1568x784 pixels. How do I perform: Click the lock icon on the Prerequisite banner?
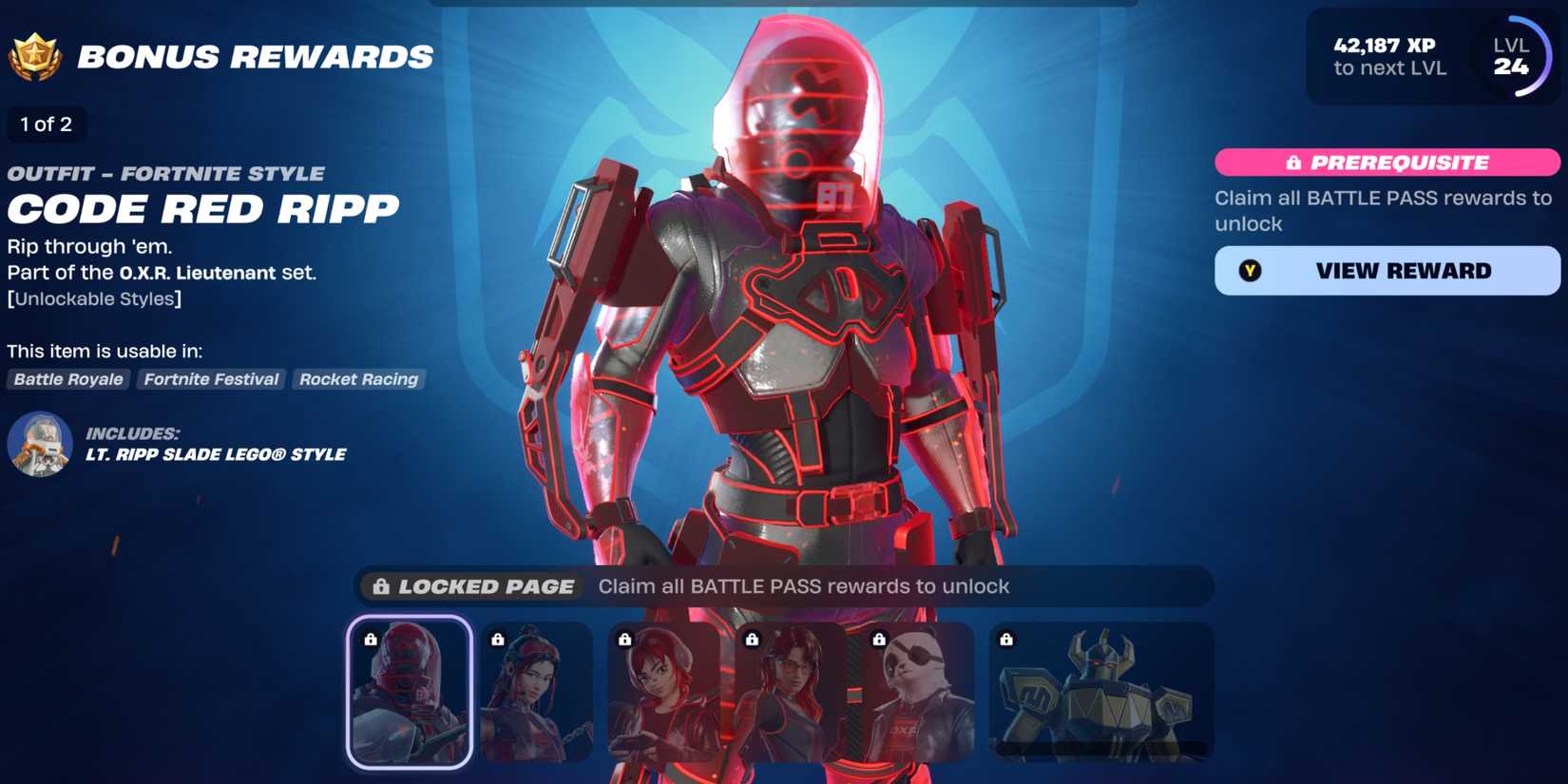coord(1295,163)
